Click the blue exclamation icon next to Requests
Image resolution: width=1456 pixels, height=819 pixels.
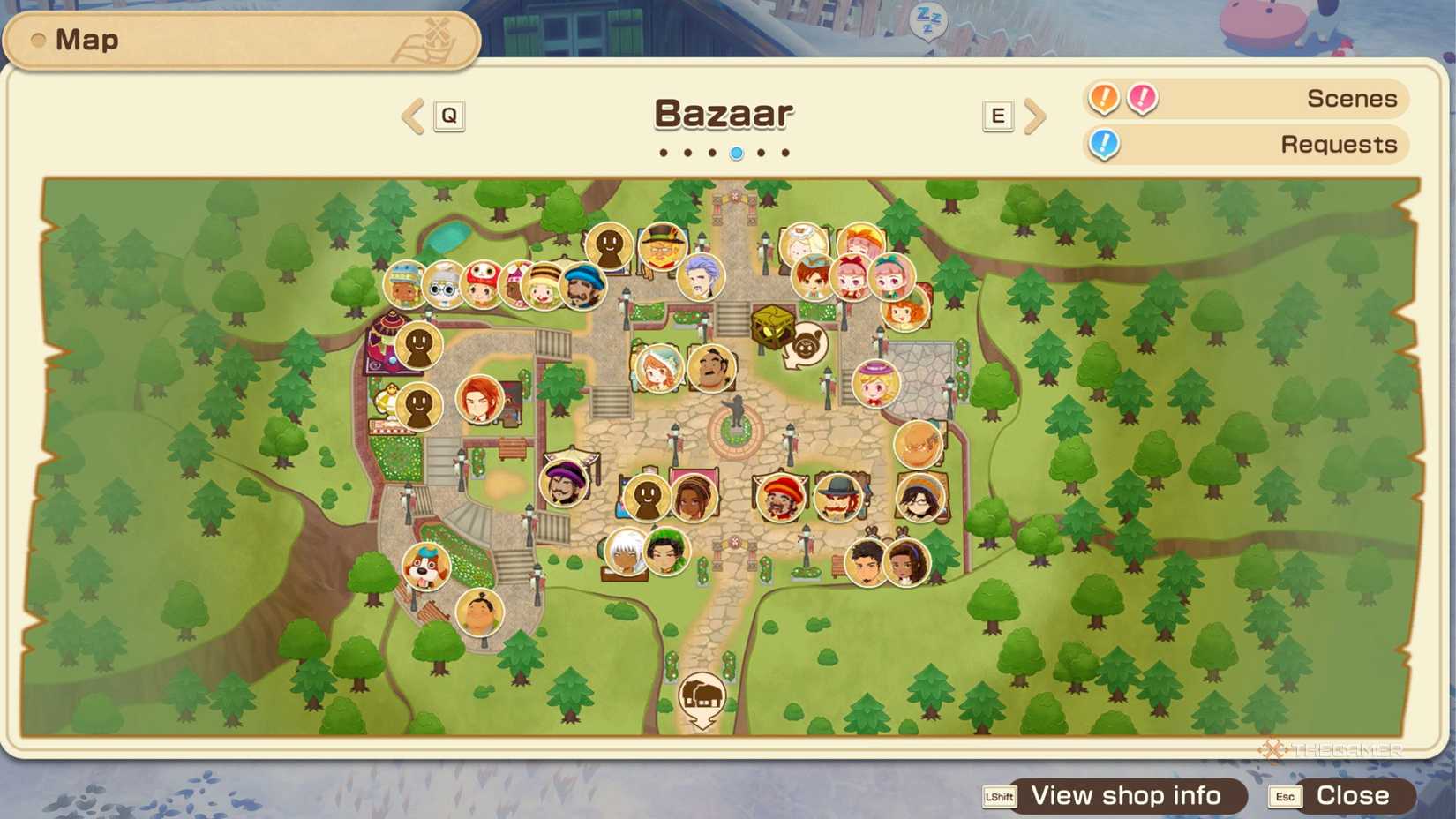(1102, 145)
